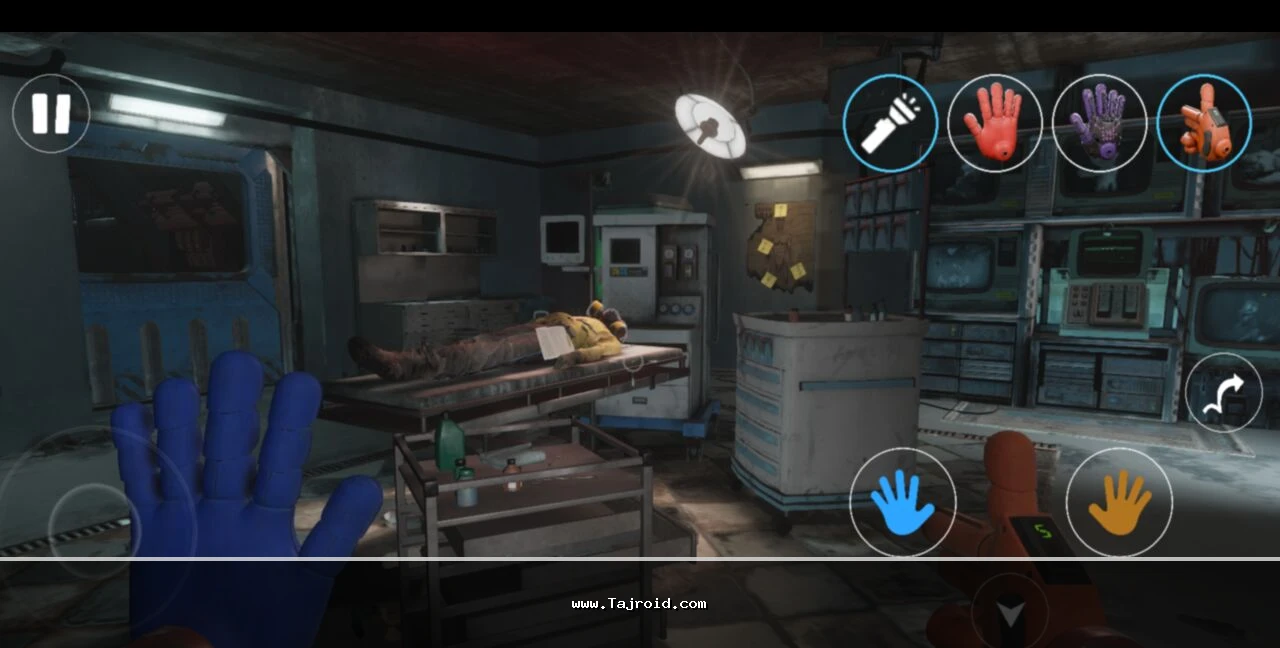Tap the crouch down-arrow button
Image resolution: width=1280 pixels, height=648 pixels.
pos(1010,612)
